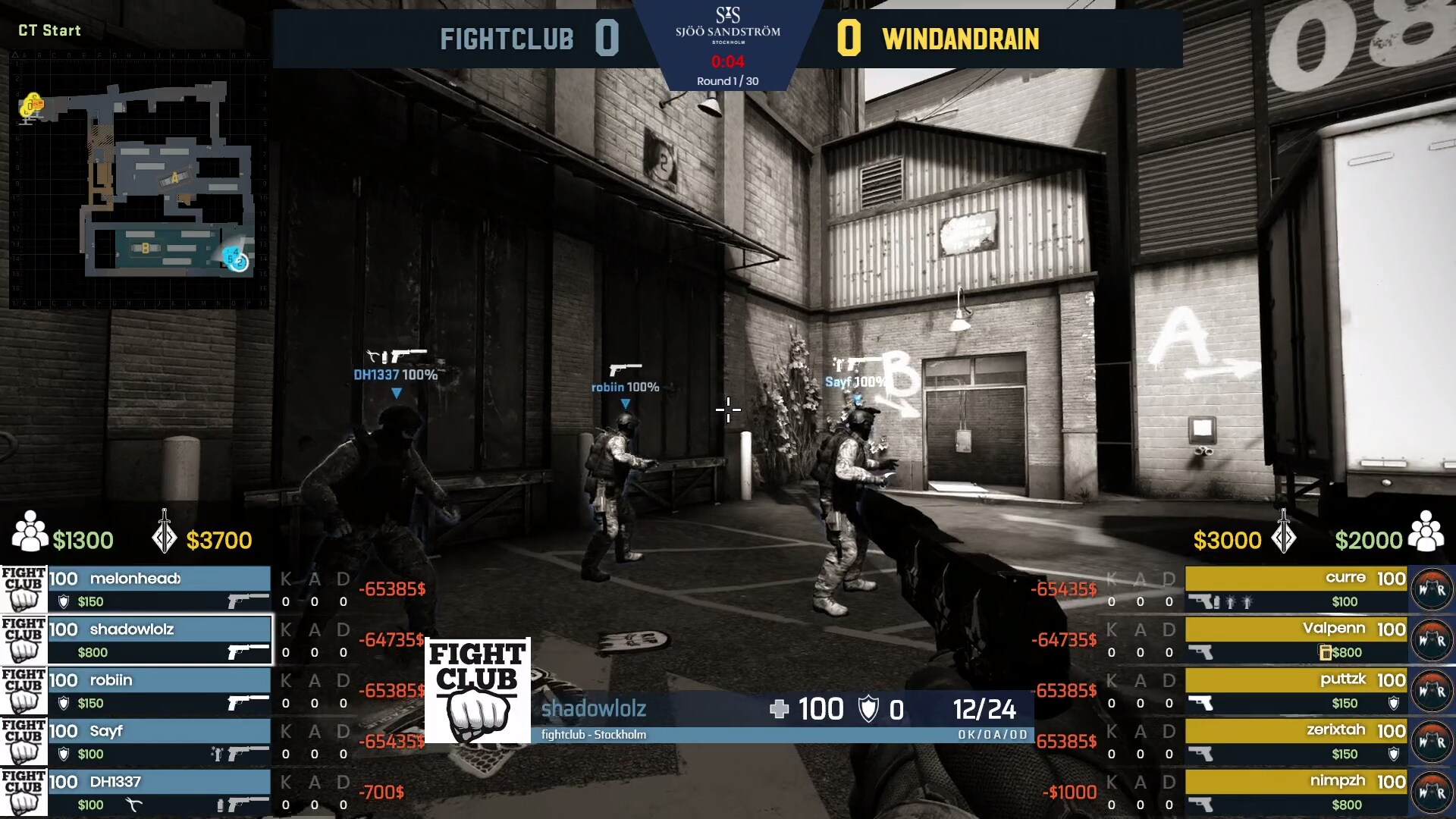
Task: Pick Sayf from the left team panel
Action: point(159,742)
